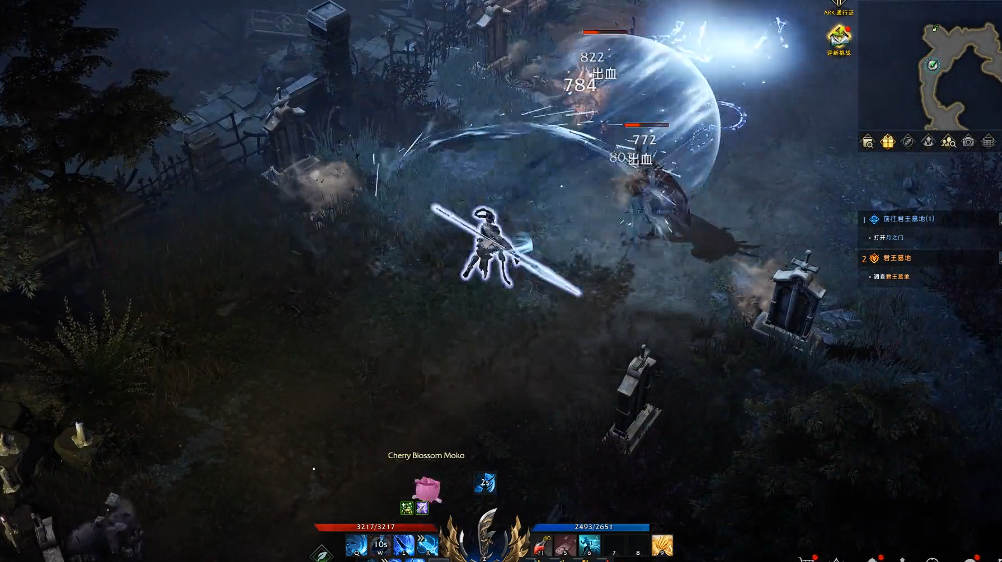
Task: Activate the Q skill icon
Action: click(x=356, y=545)
